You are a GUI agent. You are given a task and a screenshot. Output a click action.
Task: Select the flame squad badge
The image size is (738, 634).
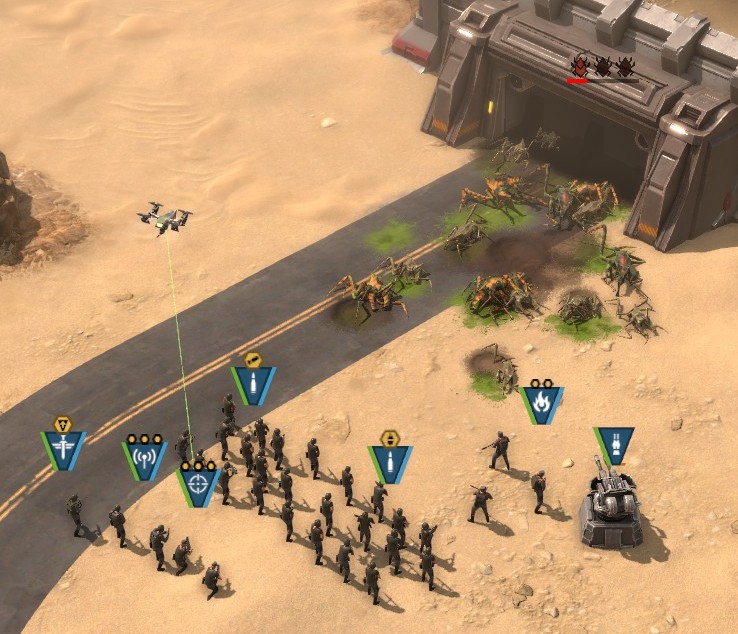click(x=541, y=405)
